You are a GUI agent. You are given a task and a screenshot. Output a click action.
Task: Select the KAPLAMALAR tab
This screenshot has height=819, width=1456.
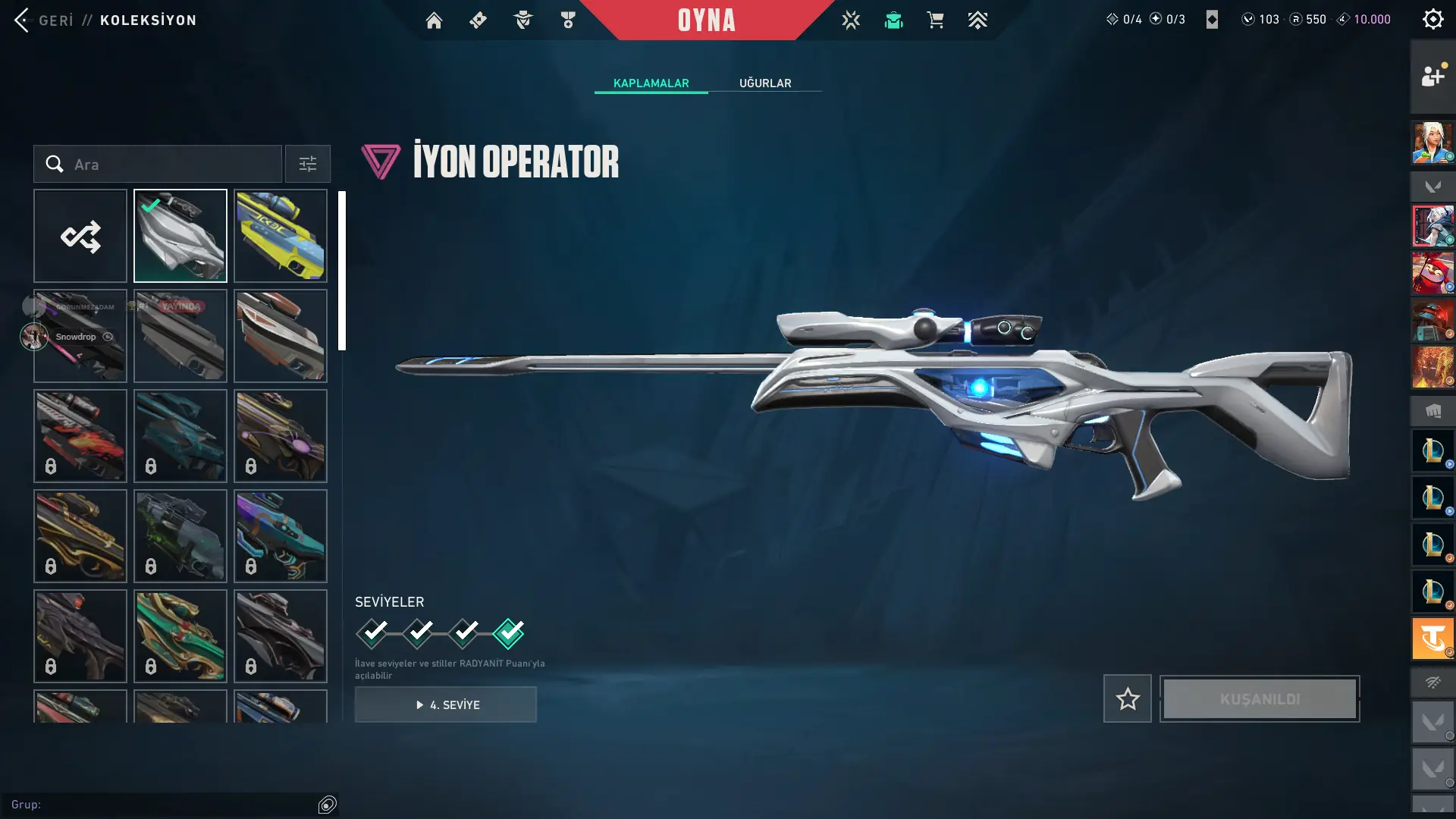click(651, 83)
